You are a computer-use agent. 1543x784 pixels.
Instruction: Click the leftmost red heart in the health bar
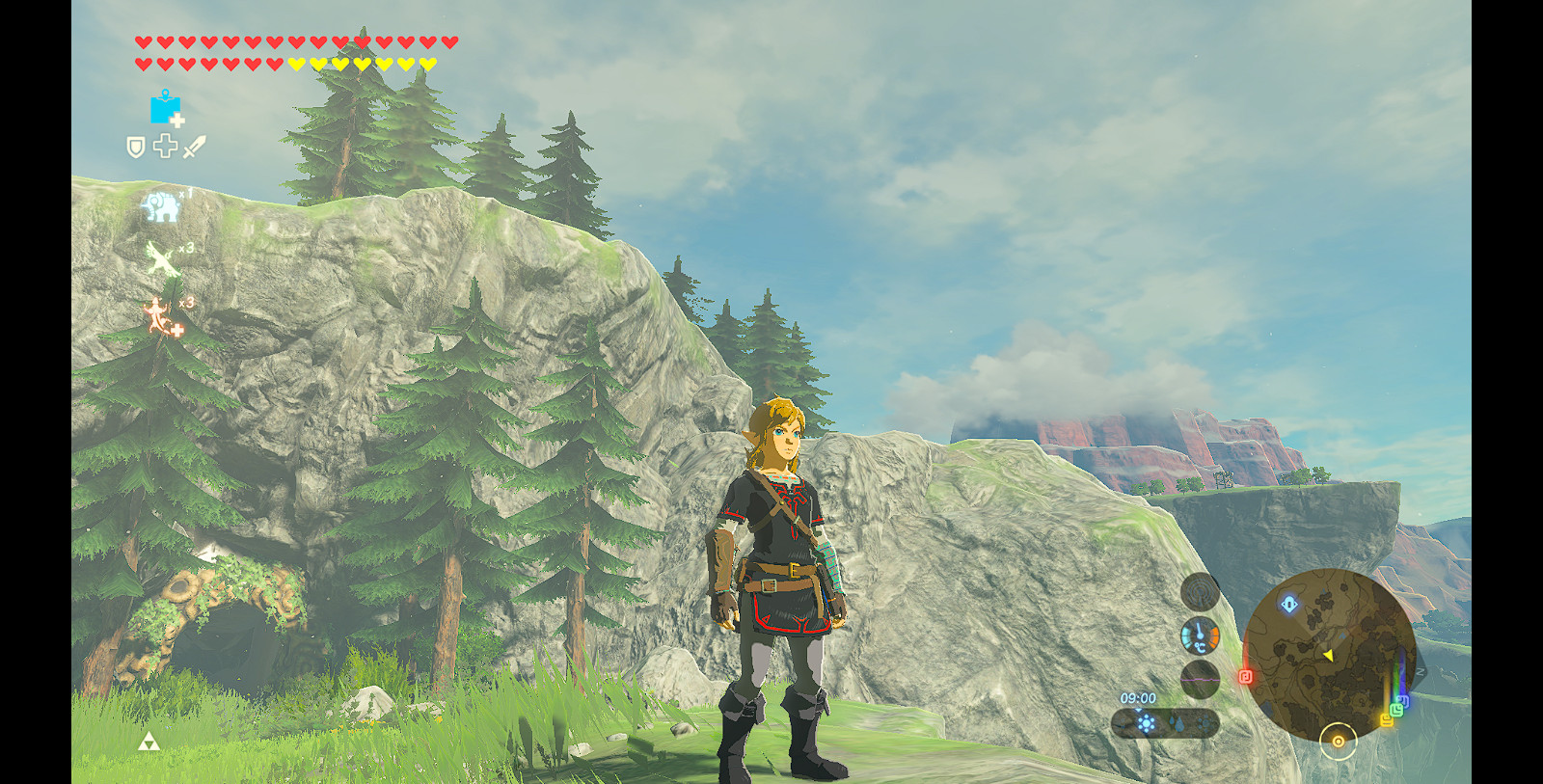coord(143,42)
